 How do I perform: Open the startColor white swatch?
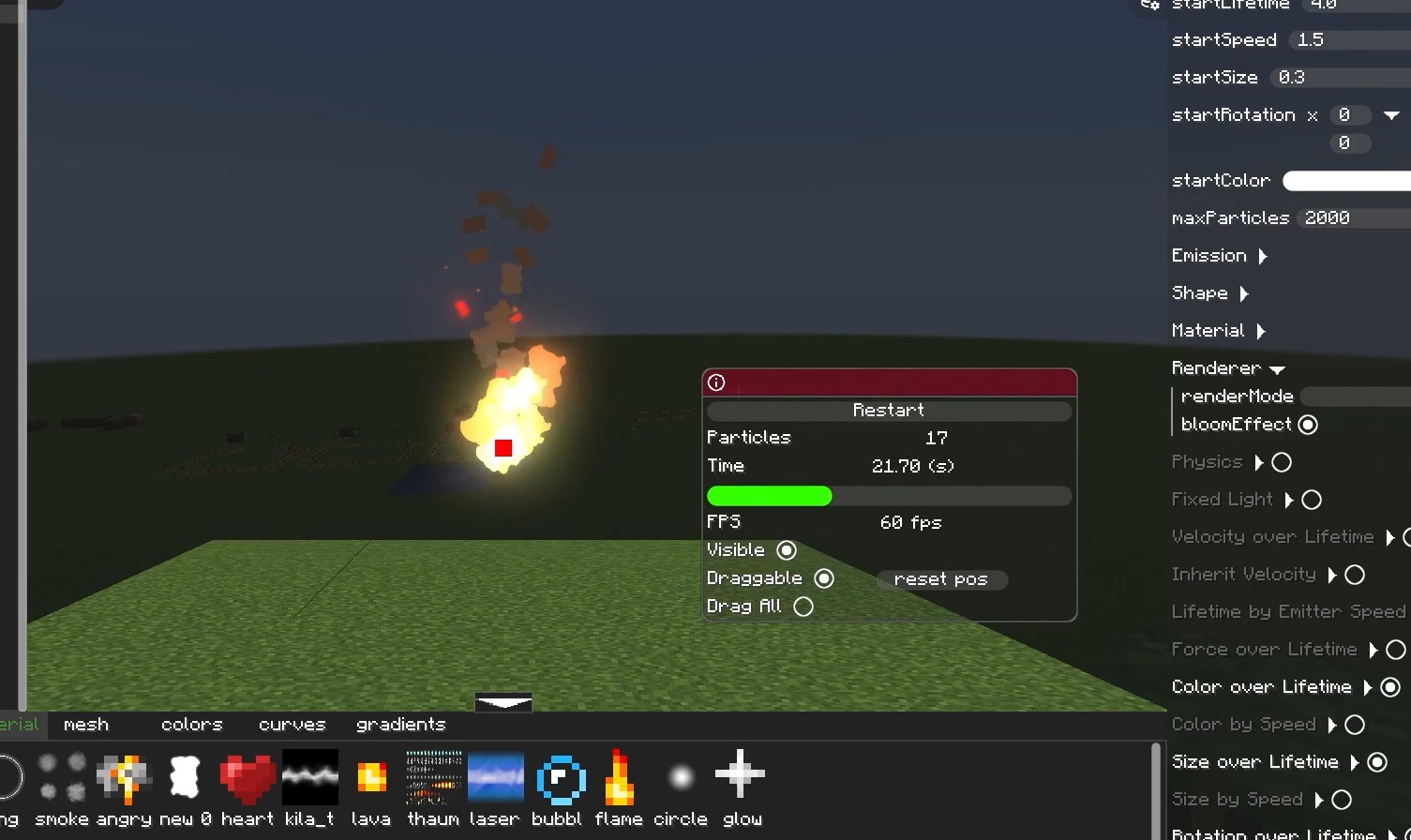[x=1345, y=181]
